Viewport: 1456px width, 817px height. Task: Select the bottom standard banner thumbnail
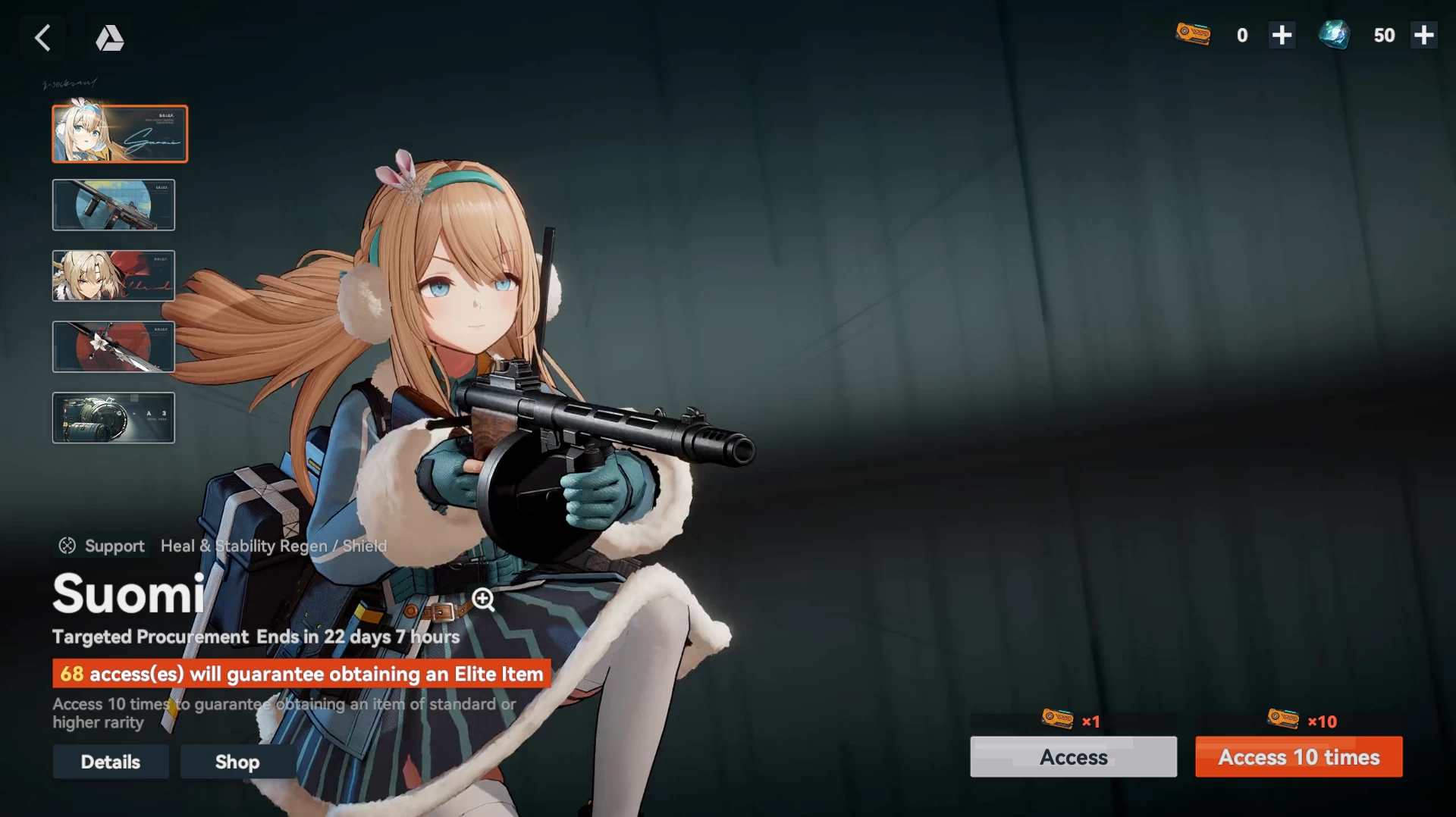114,418
